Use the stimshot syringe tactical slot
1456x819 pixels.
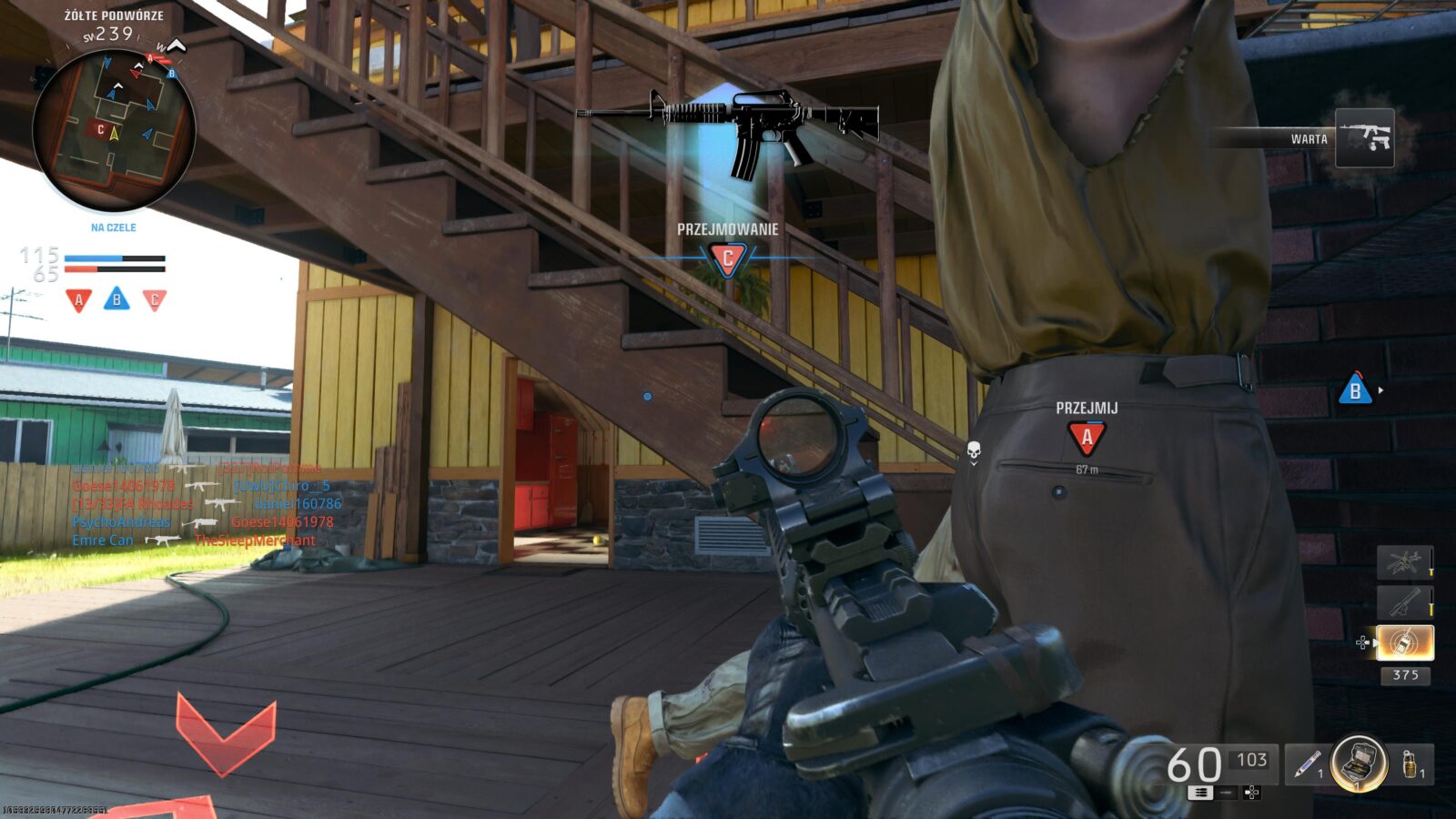click(x=1309, y=764)
